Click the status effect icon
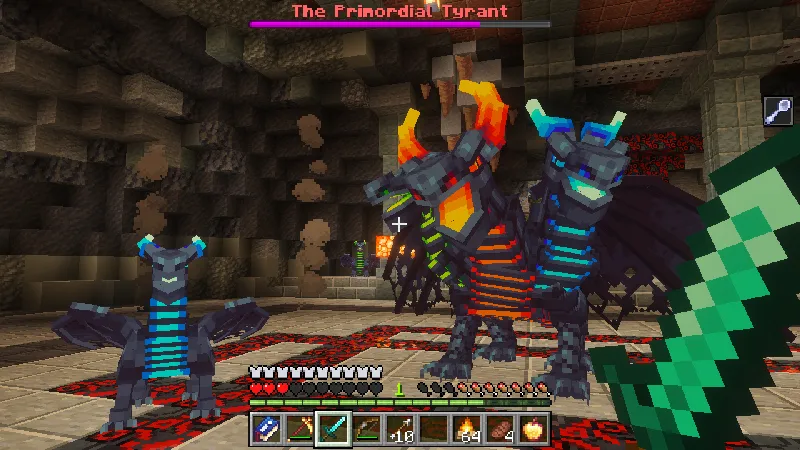Viewport: 800px width, 450px height. click(x=780, y=111)
